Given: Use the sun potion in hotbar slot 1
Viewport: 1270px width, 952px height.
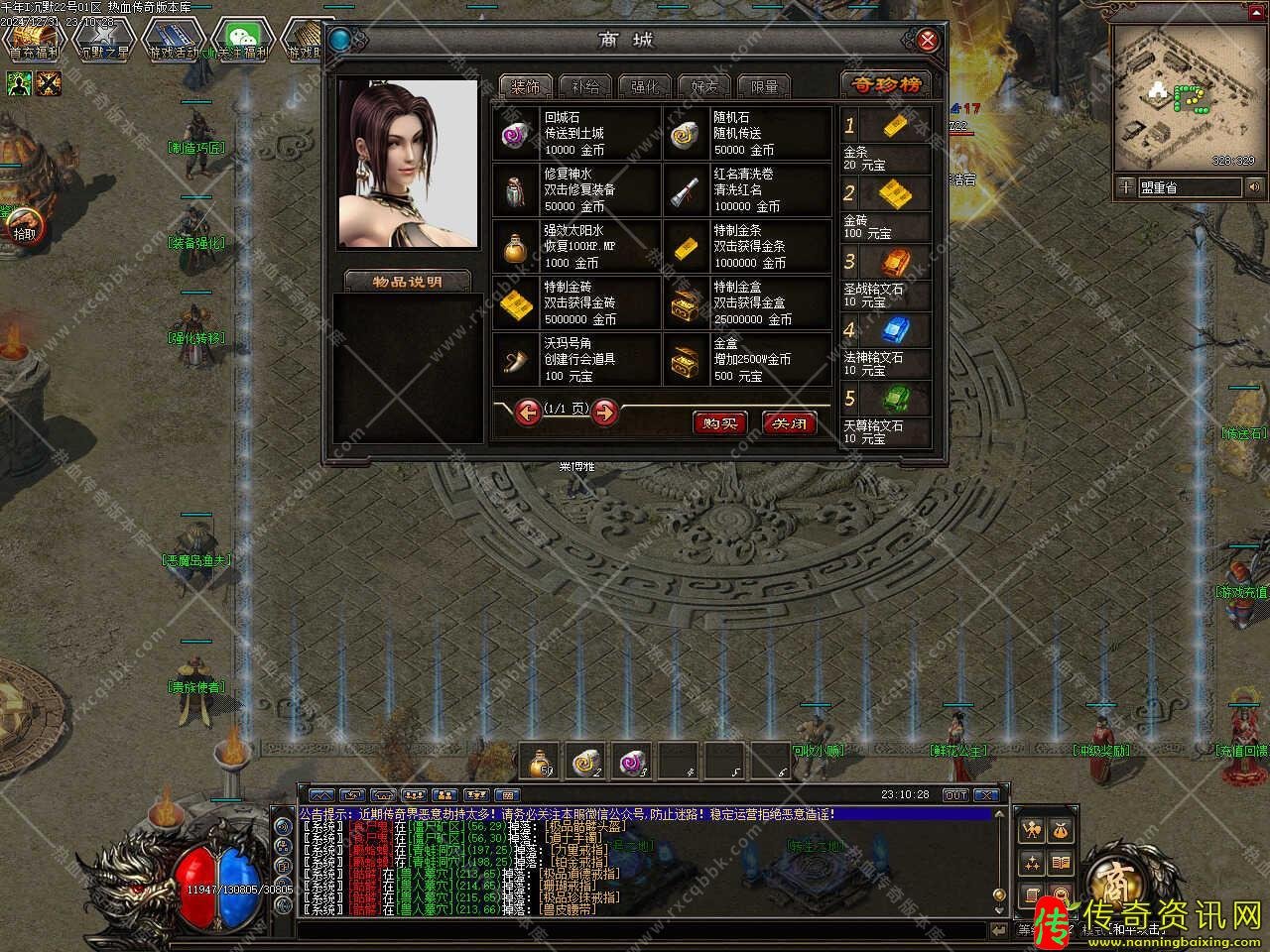Looking at the screenshot, I should (540, 762).
